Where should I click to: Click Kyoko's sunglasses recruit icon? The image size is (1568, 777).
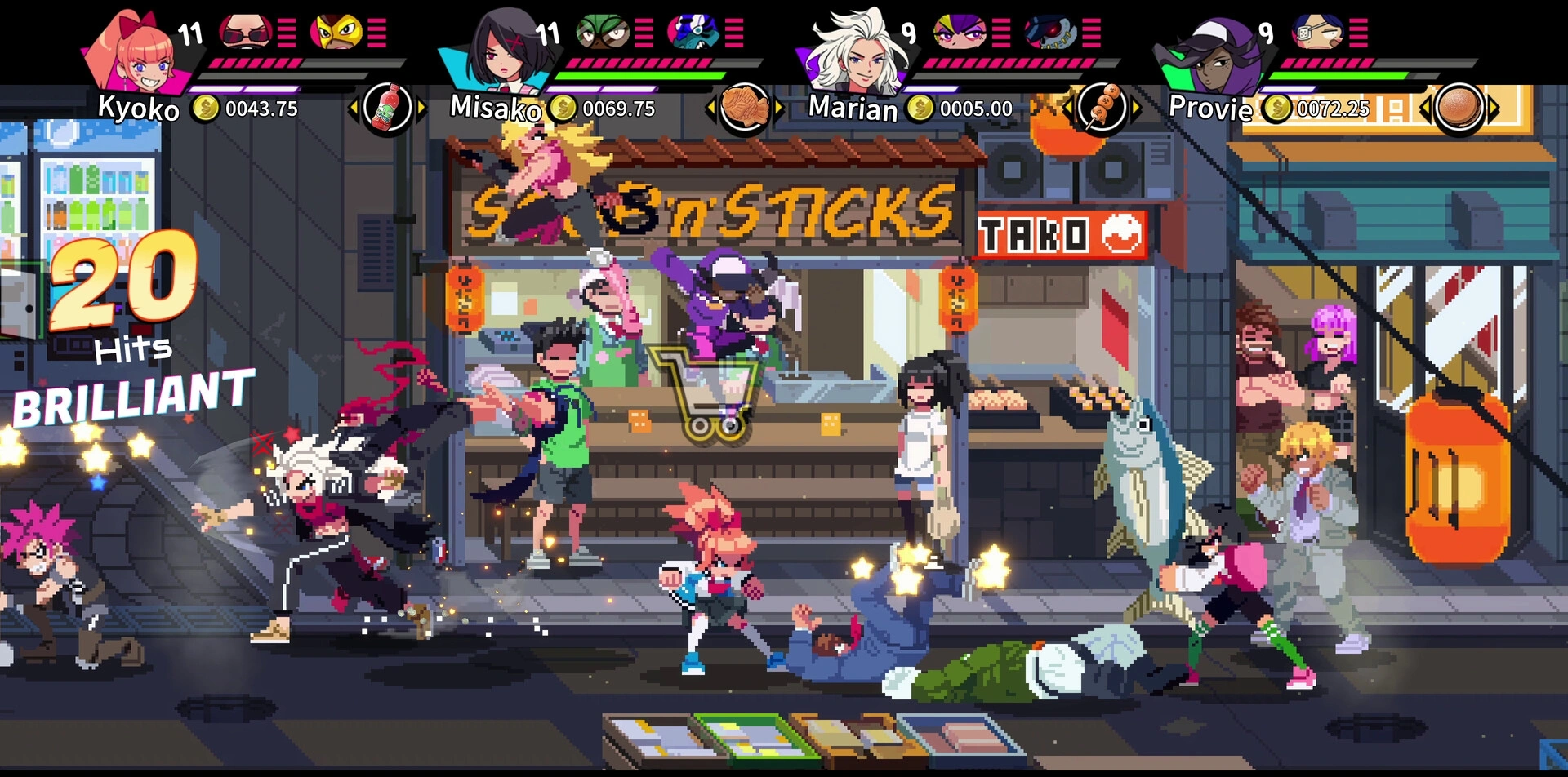(x=245, y=33)
